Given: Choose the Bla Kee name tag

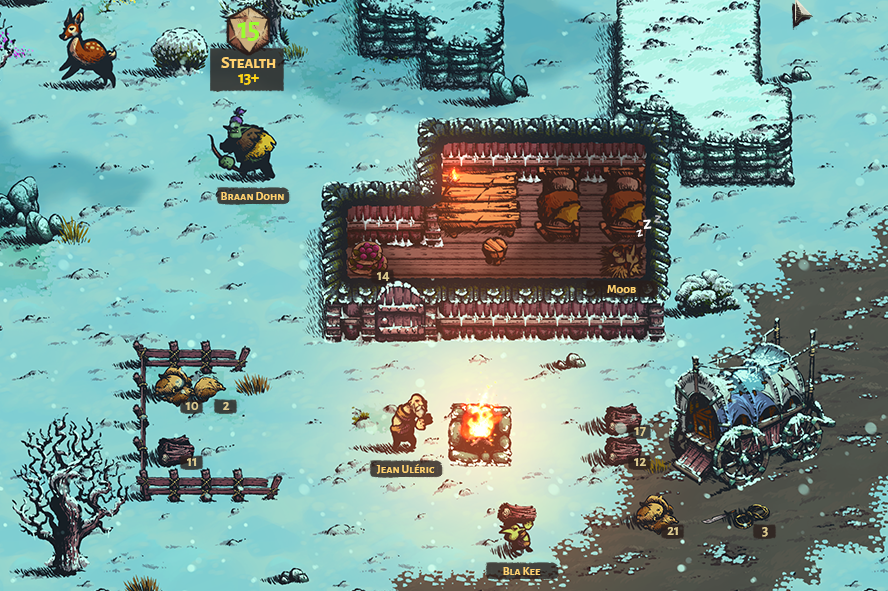Looking at the screenshot, I should tap(522, 571).
